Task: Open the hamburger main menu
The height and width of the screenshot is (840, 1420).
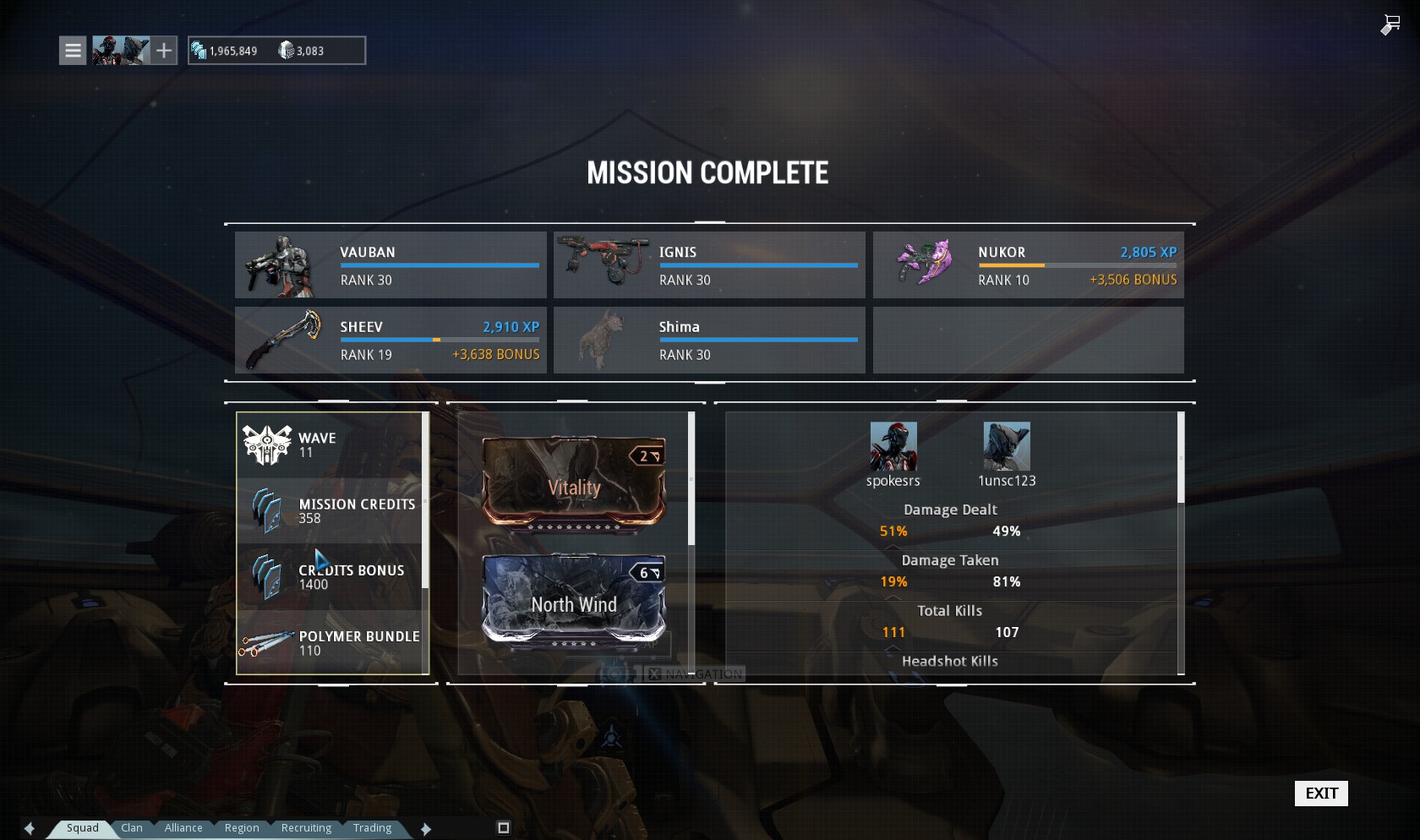Action: click(x=74, y=51)
